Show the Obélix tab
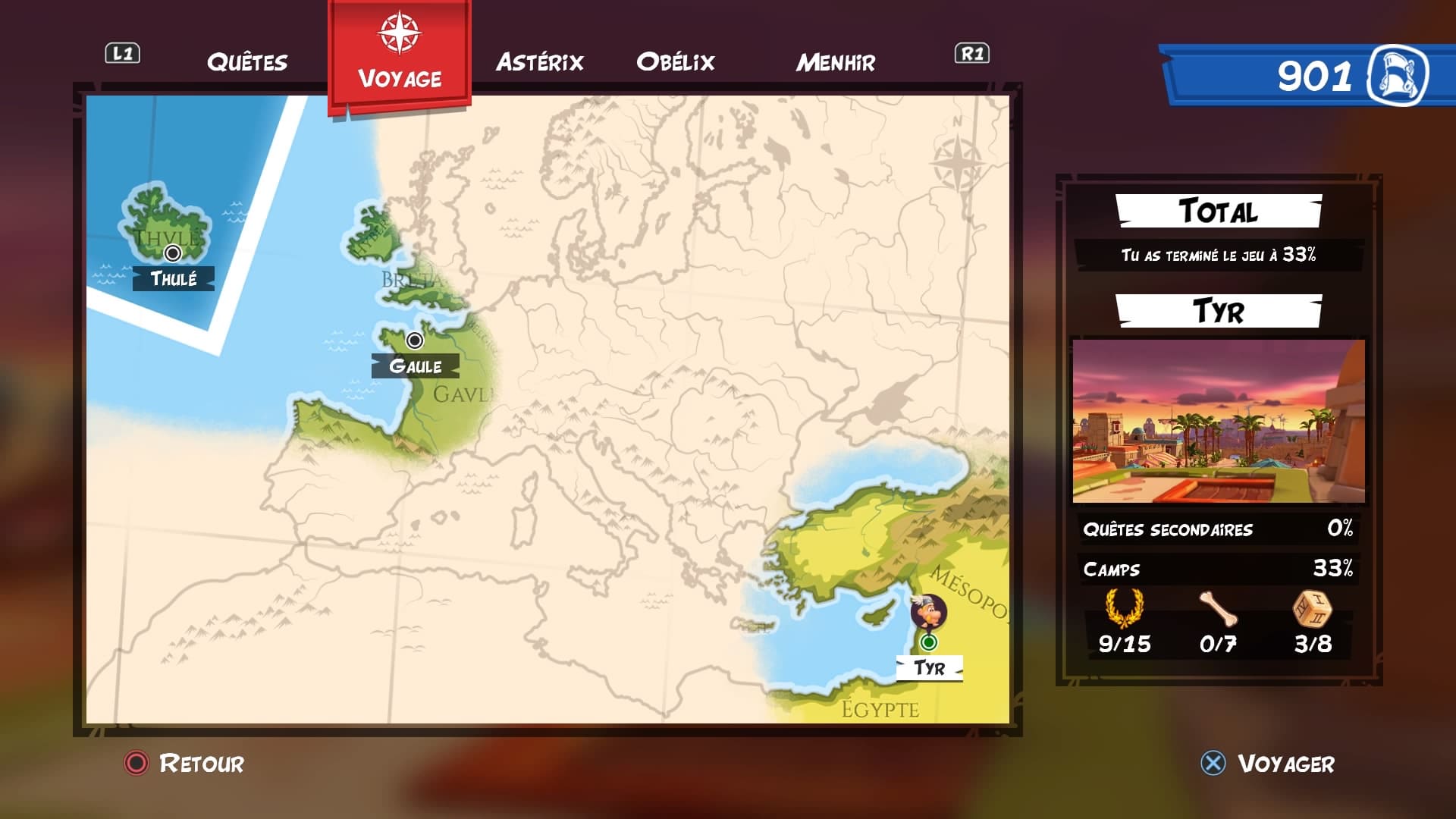1456x819 pixels. coord(676,62)
